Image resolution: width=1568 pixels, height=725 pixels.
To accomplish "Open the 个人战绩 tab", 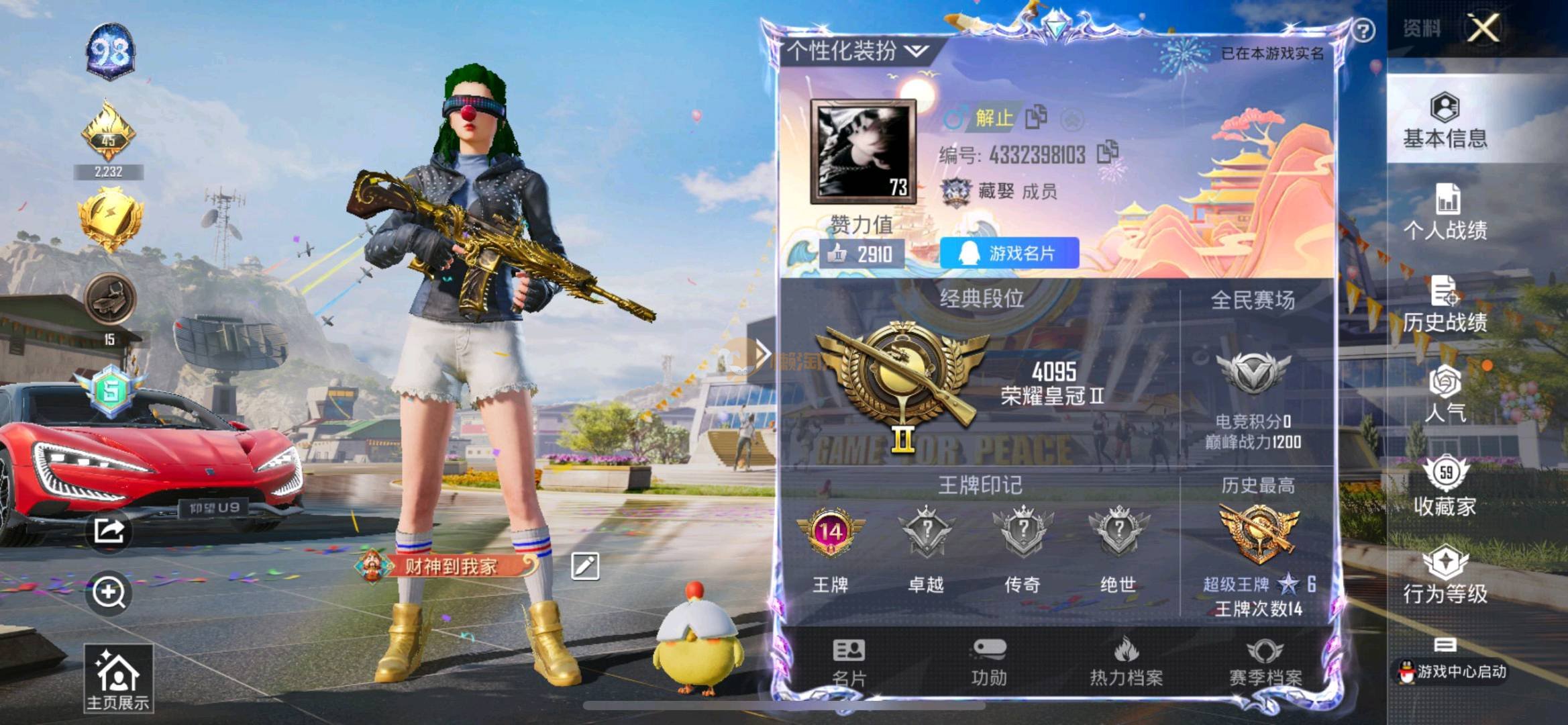I will pyautogui.click(x=1445, y=213).
